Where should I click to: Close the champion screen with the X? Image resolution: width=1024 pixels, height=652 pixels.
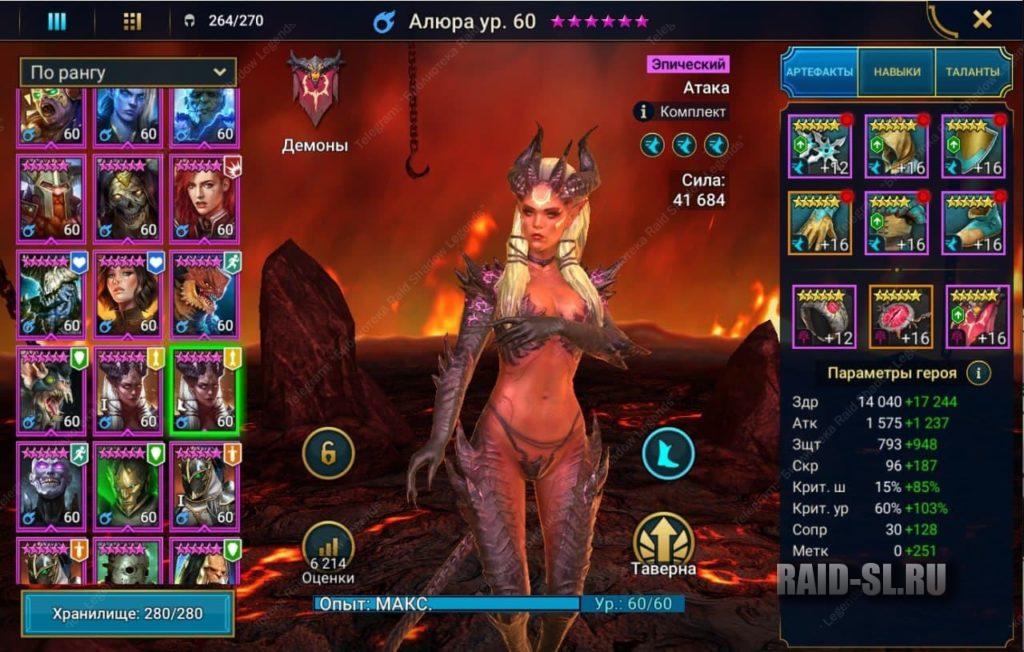982,19
